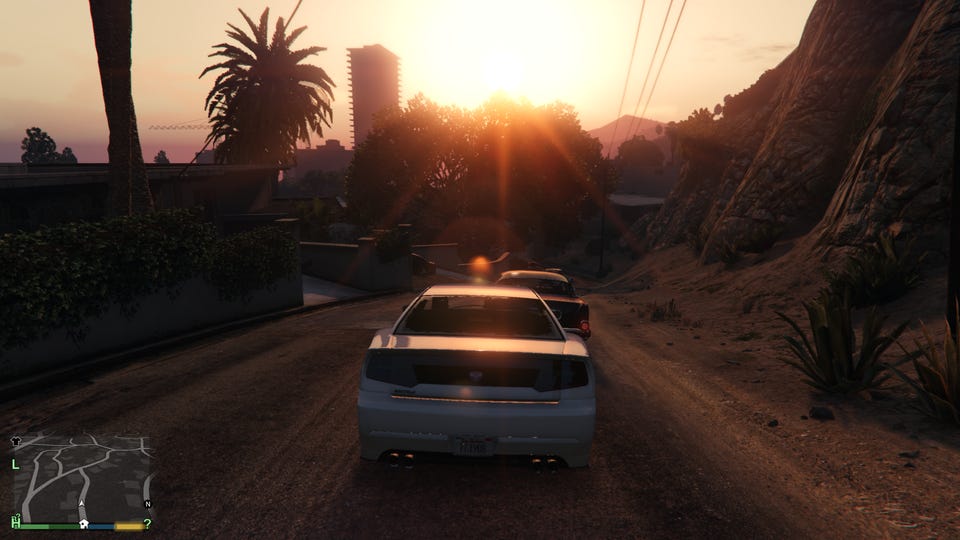This screenshot has height=540, width=960.
Task: Select the clothing store shirt blip
Action: coord(16,440)
